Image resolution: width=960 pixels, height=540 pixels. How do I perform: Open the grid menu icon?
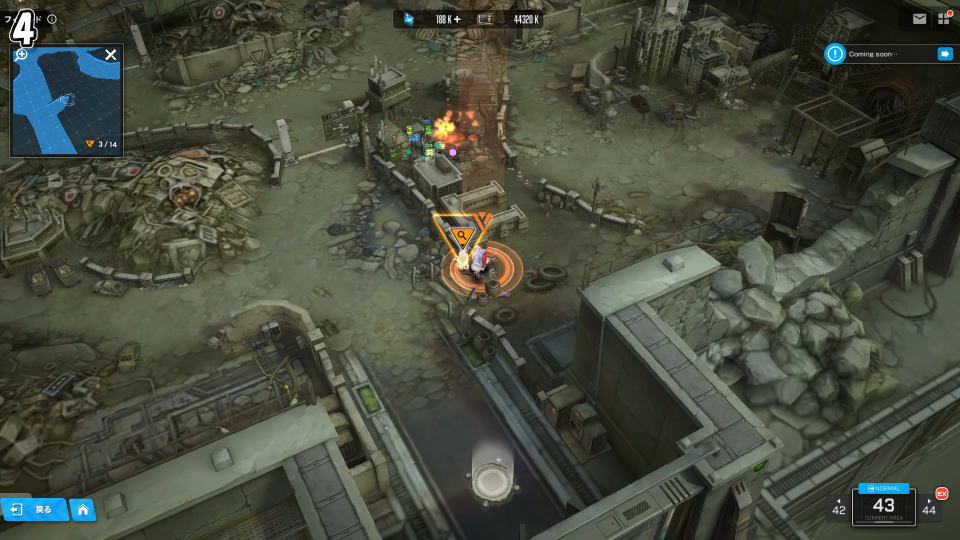(x=944, y=19)
